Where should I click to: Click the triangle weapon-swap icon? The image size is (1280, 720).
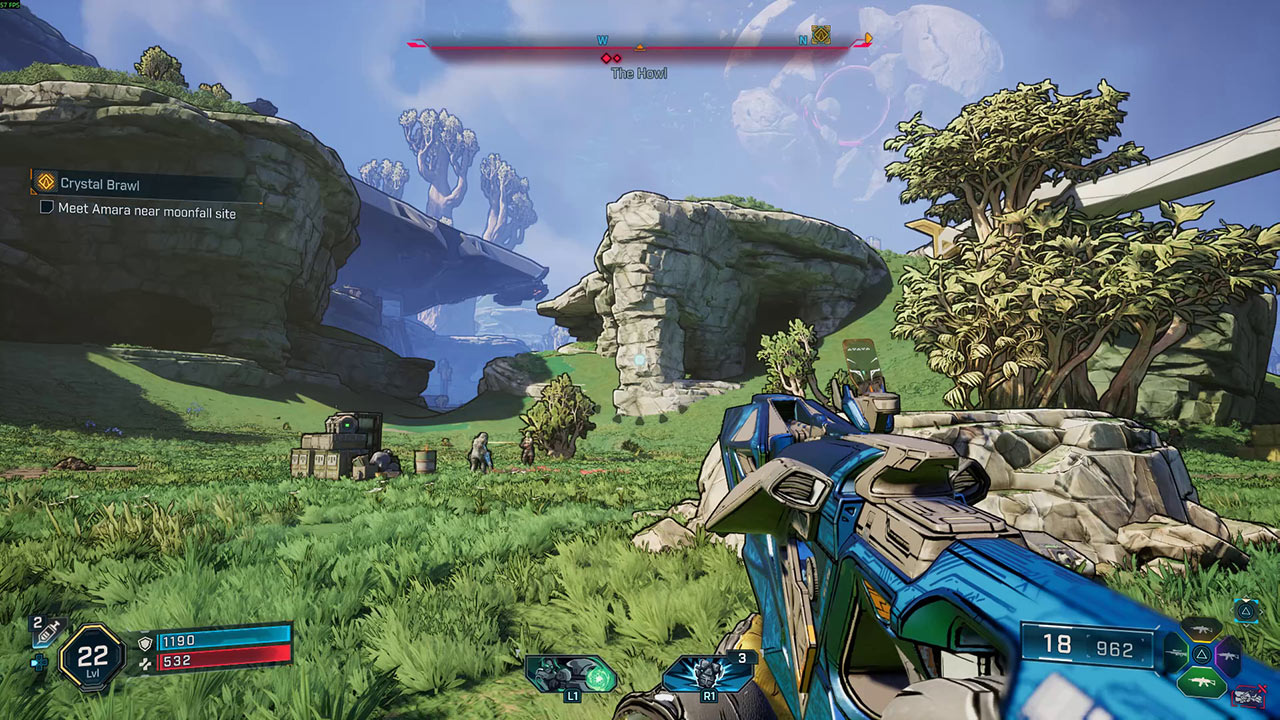point(1246,611)
